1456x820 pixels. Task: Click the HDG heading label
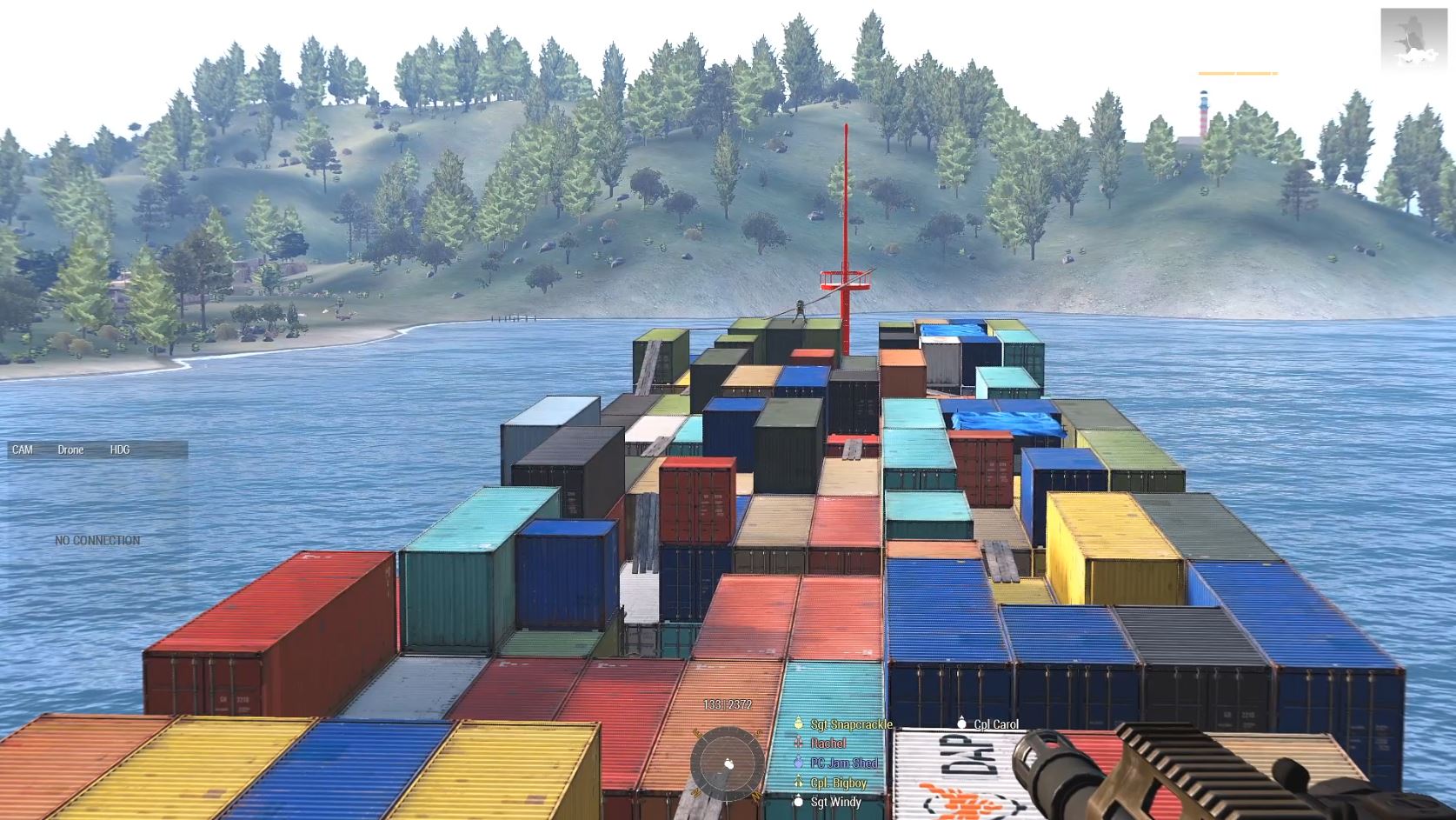pyautogui.click(x=120, y=450)
